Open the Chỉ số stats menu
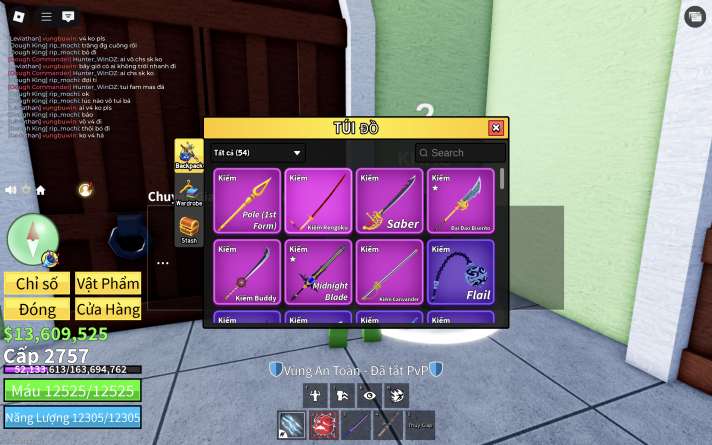712x445 pixels. tap(37, 283)
